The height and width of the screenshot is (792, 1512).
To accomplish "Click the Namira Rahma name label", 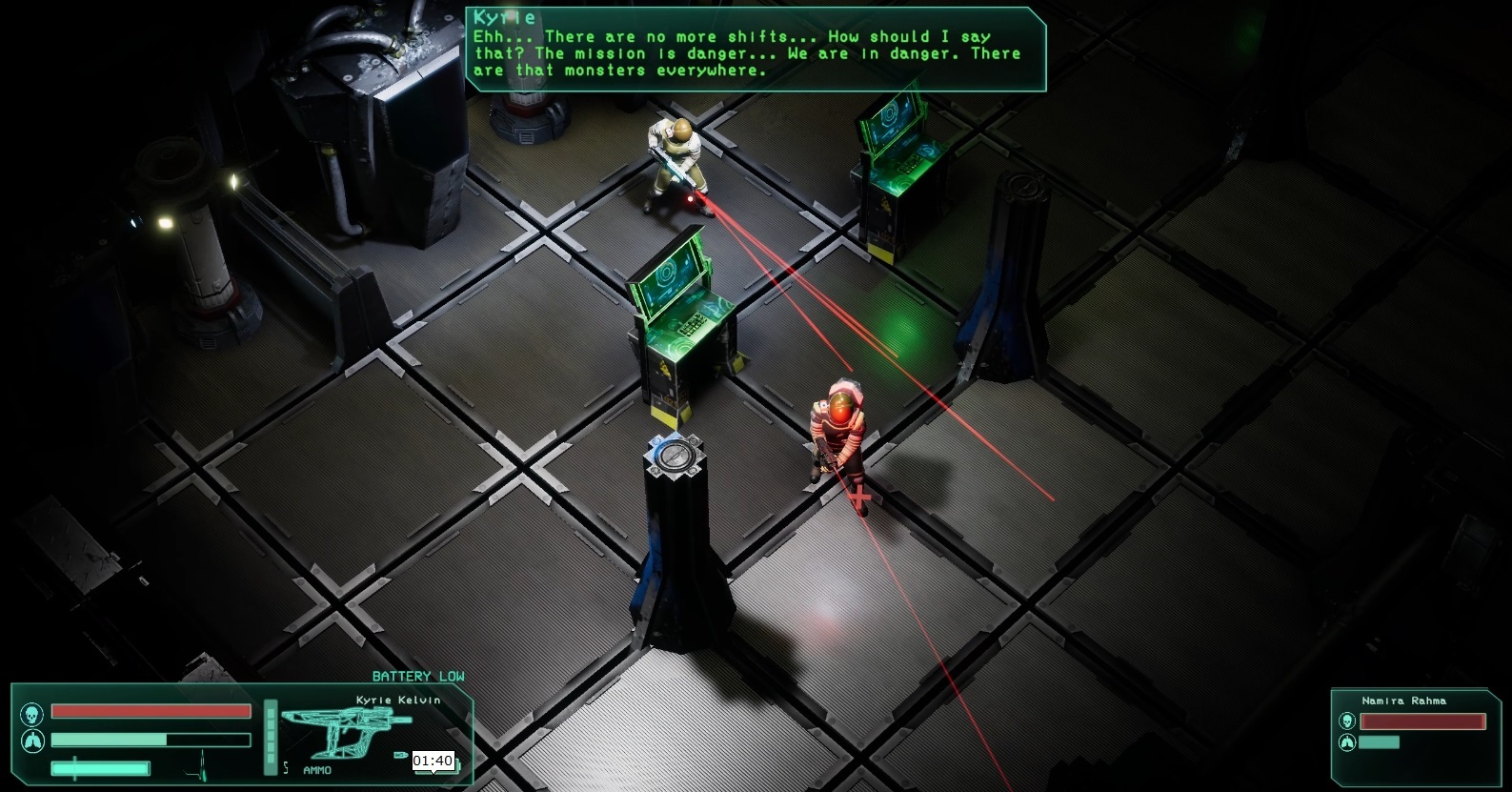I will point(1404,701).
